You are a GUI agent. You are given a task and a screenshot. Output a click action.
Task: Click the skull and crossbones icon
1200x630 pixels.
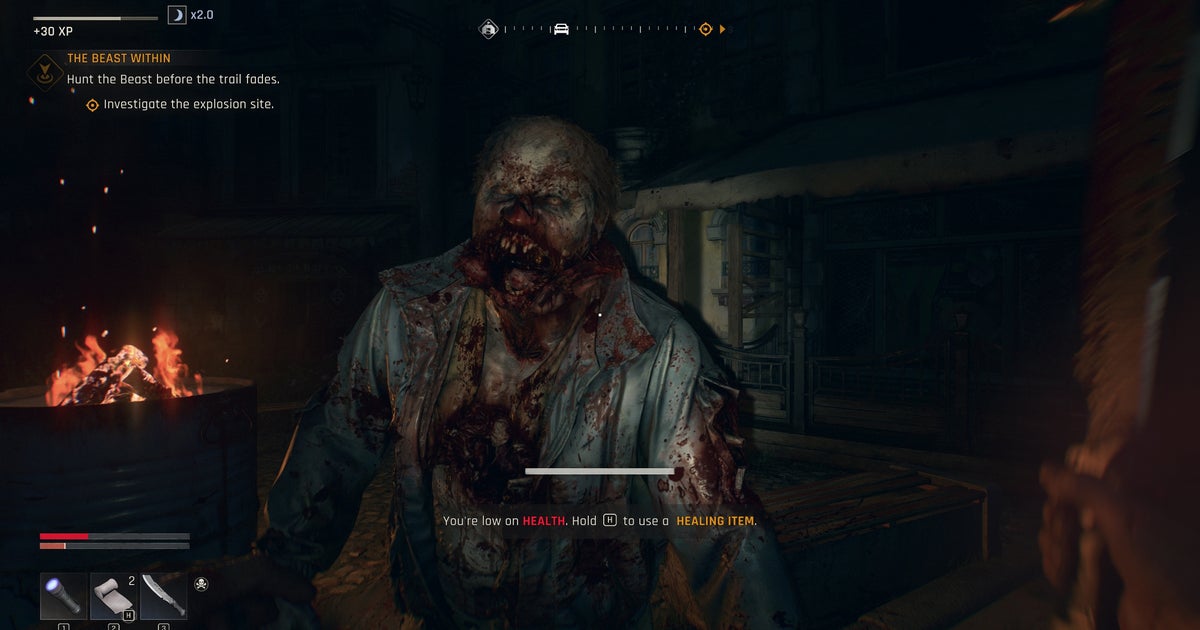click(x=201, y=584)
